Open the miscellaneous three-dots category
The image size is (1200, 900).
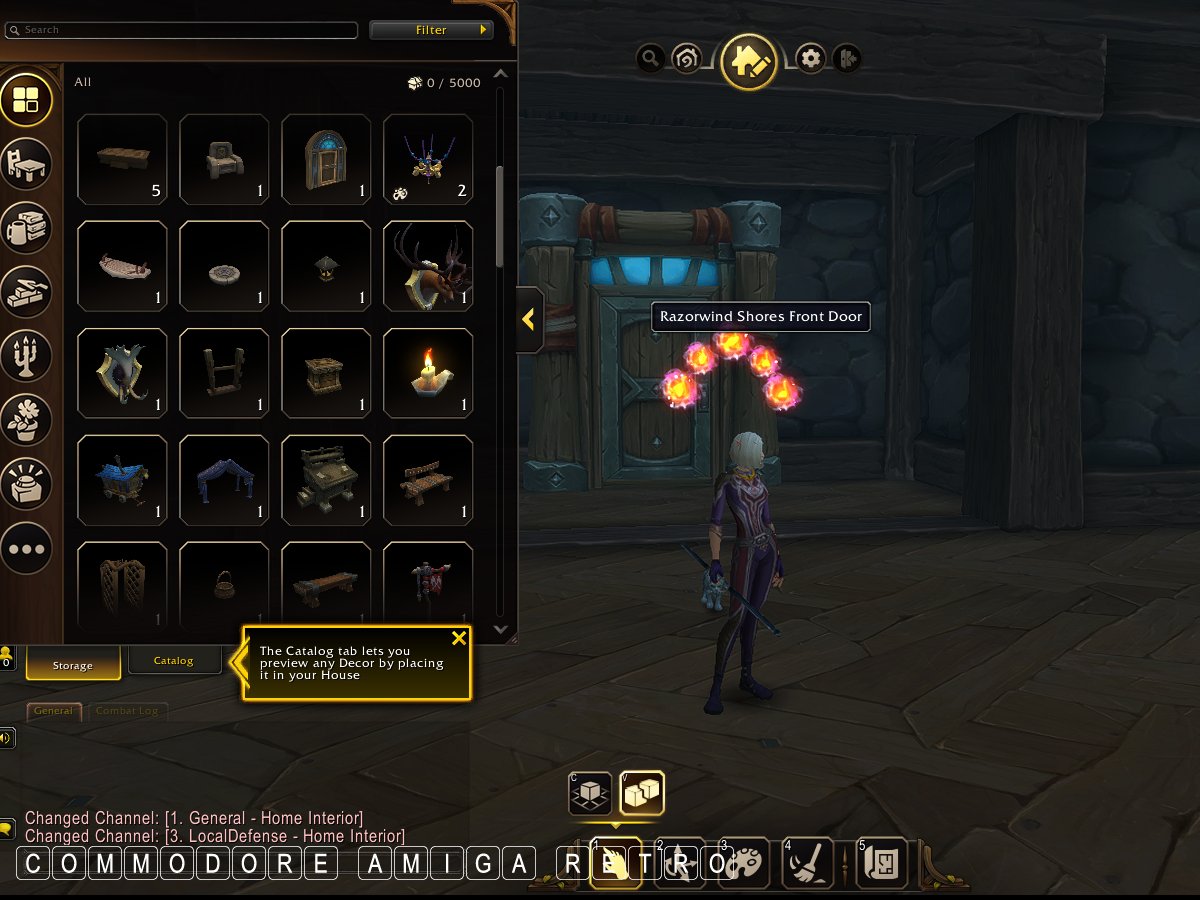pyautogui.click(x=26, y=548)
